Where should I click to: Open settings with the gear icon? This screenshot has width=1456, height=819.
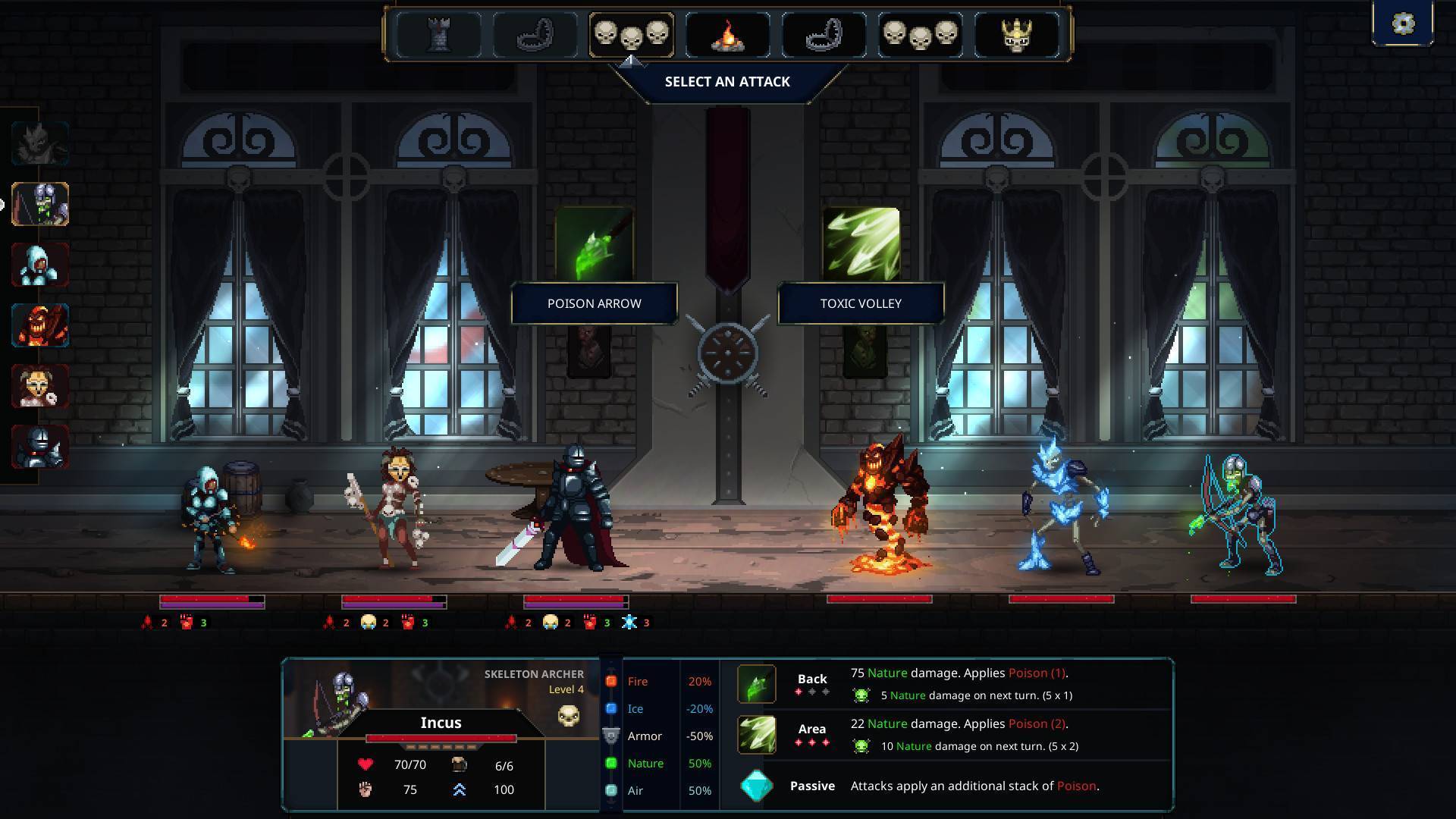1404,23
